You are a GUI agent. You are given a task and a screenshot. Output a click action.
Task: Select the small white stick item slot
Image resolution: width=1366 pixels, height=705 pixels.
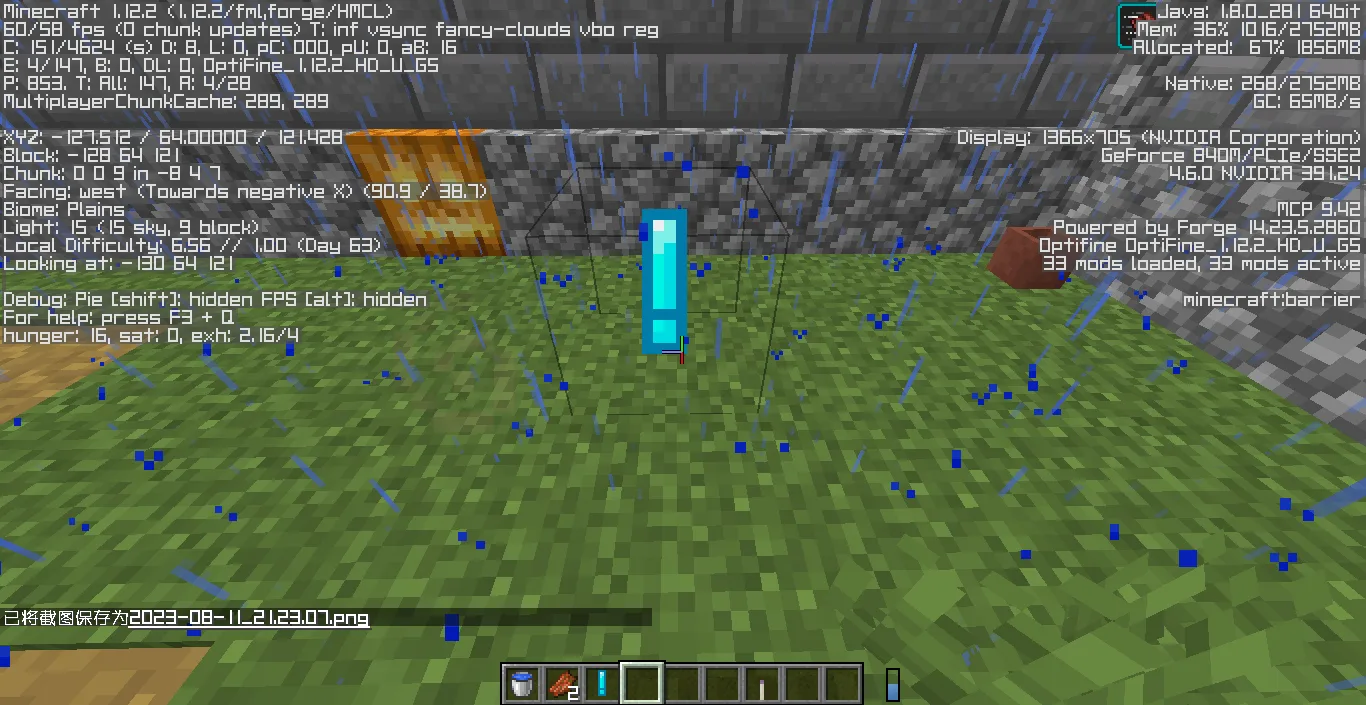click(762, 684)
